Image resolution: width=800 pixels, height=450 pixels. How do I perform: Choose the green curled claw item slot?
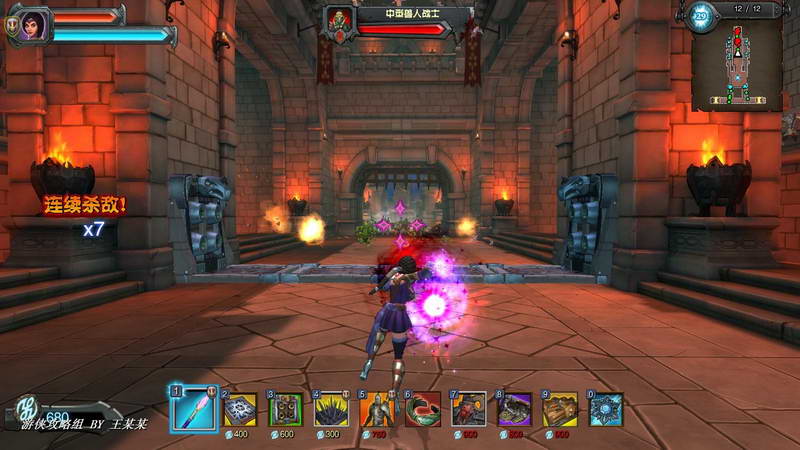pyautogui.click(x=423, y=410)
